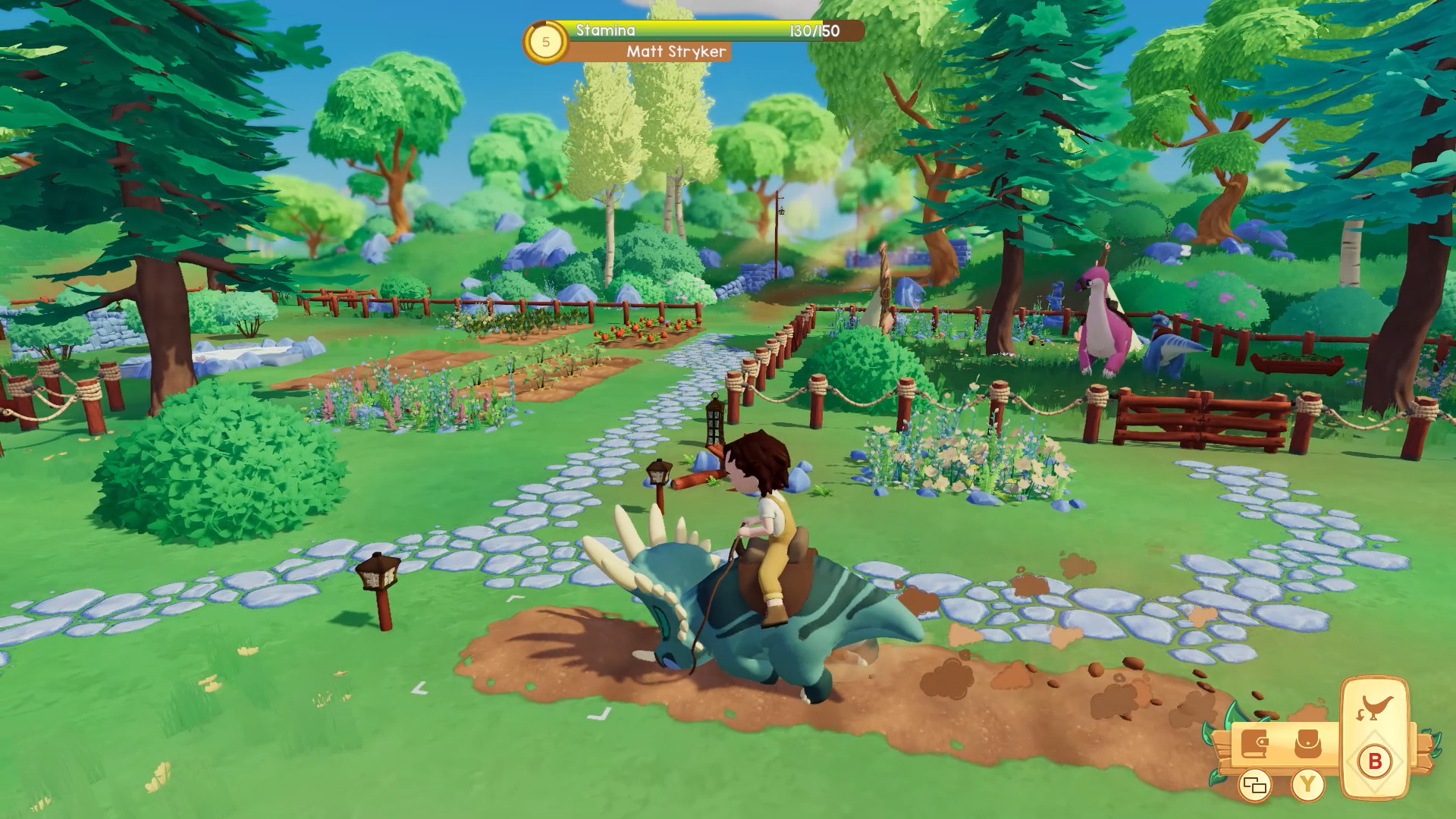
Task: Select the satchel bag icon near the Y button
Action: pos(1307,743)
